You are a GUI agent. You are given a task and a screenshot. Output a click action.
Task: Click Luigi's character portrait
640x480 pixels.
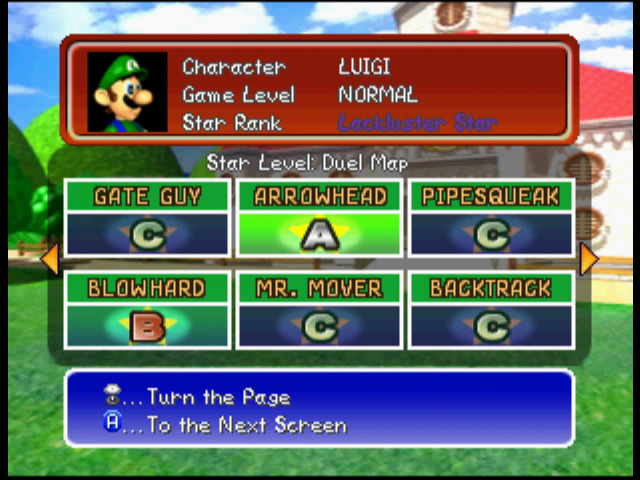coord(127,92)
